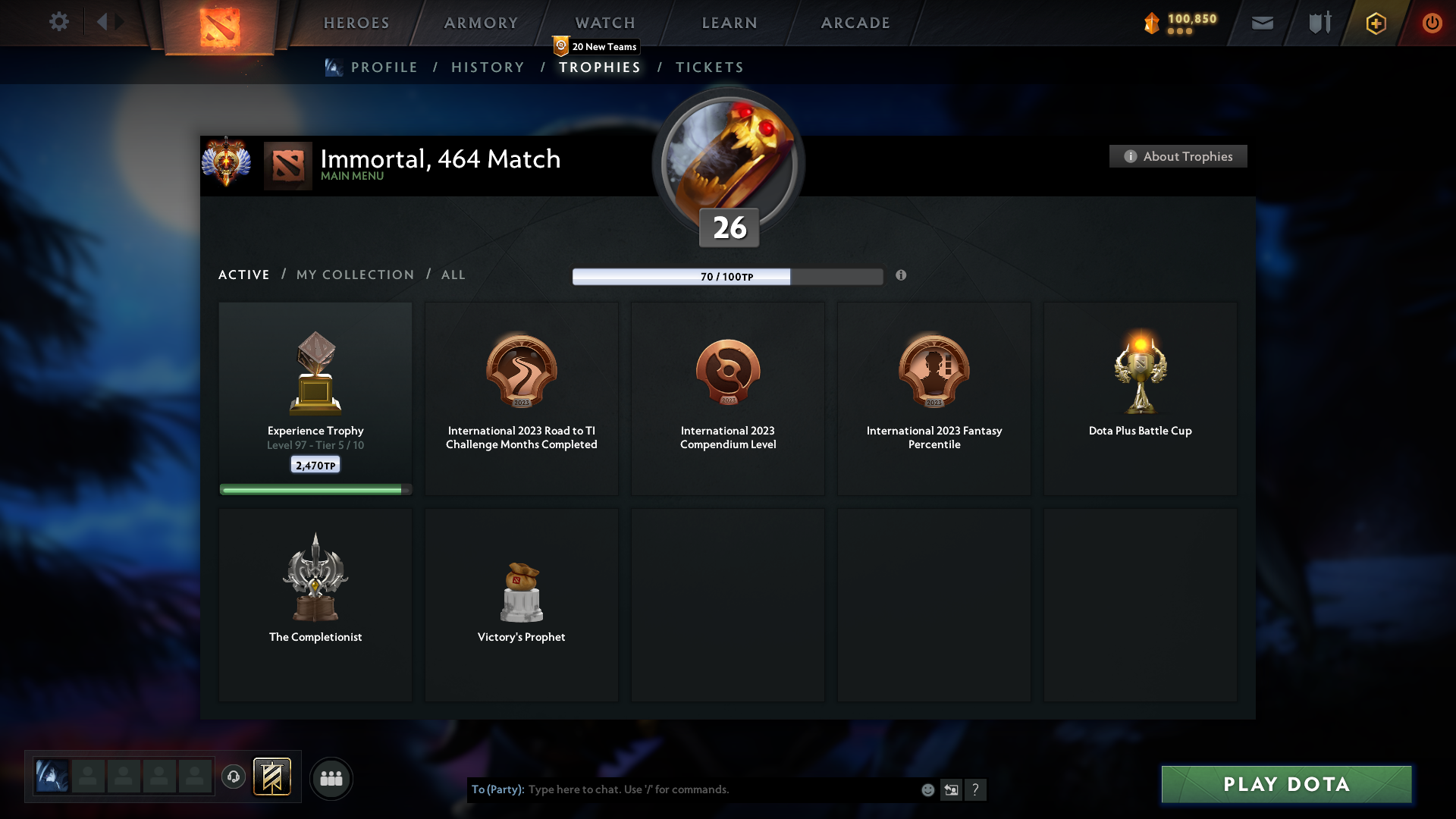Screen dimensions: 1456x819
Task: Click the power/disconnect icon top right
Action: pyautogui.click(x=1432, y=23)
